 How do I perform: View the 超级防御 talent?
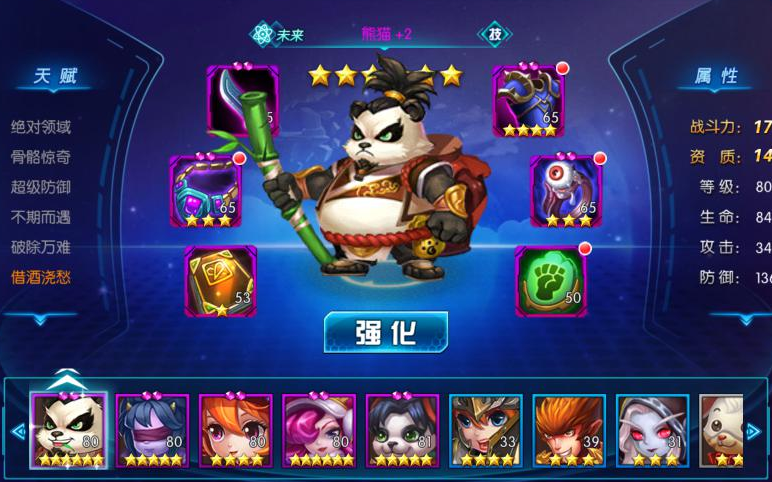41,187
